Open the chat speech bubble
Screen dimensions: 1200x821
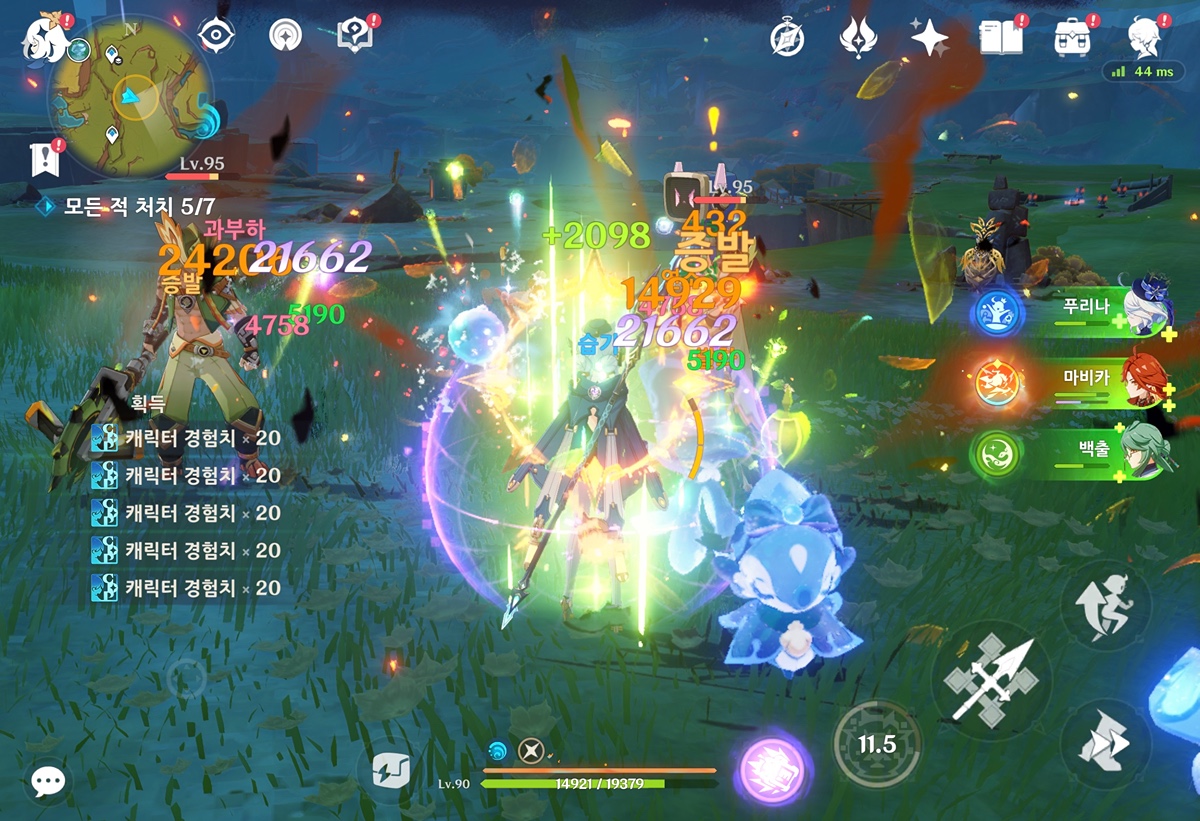[x=46, y=781]
